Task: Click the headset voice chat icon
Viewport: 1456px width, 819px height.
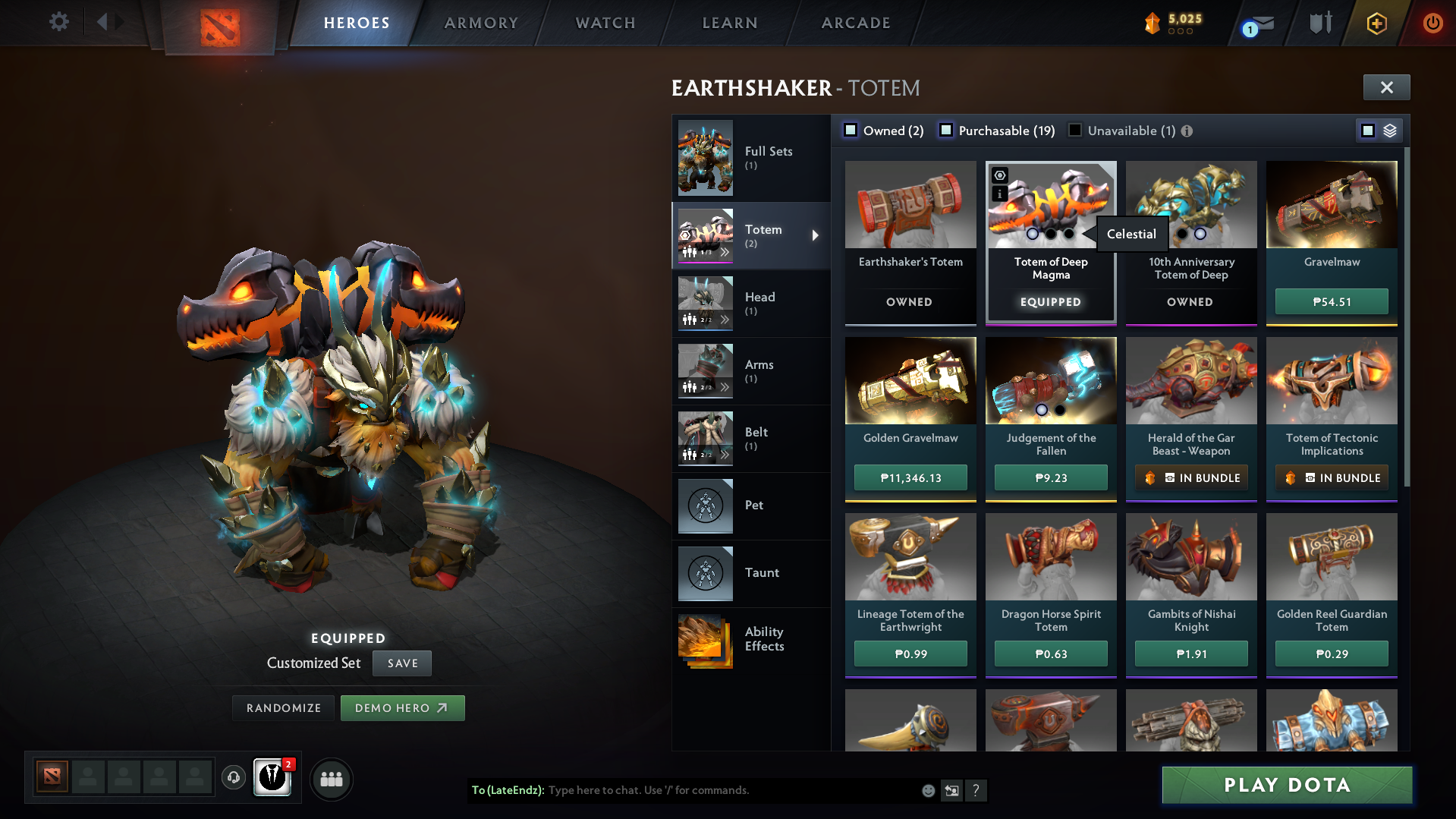Action: (x=233, y=779)
